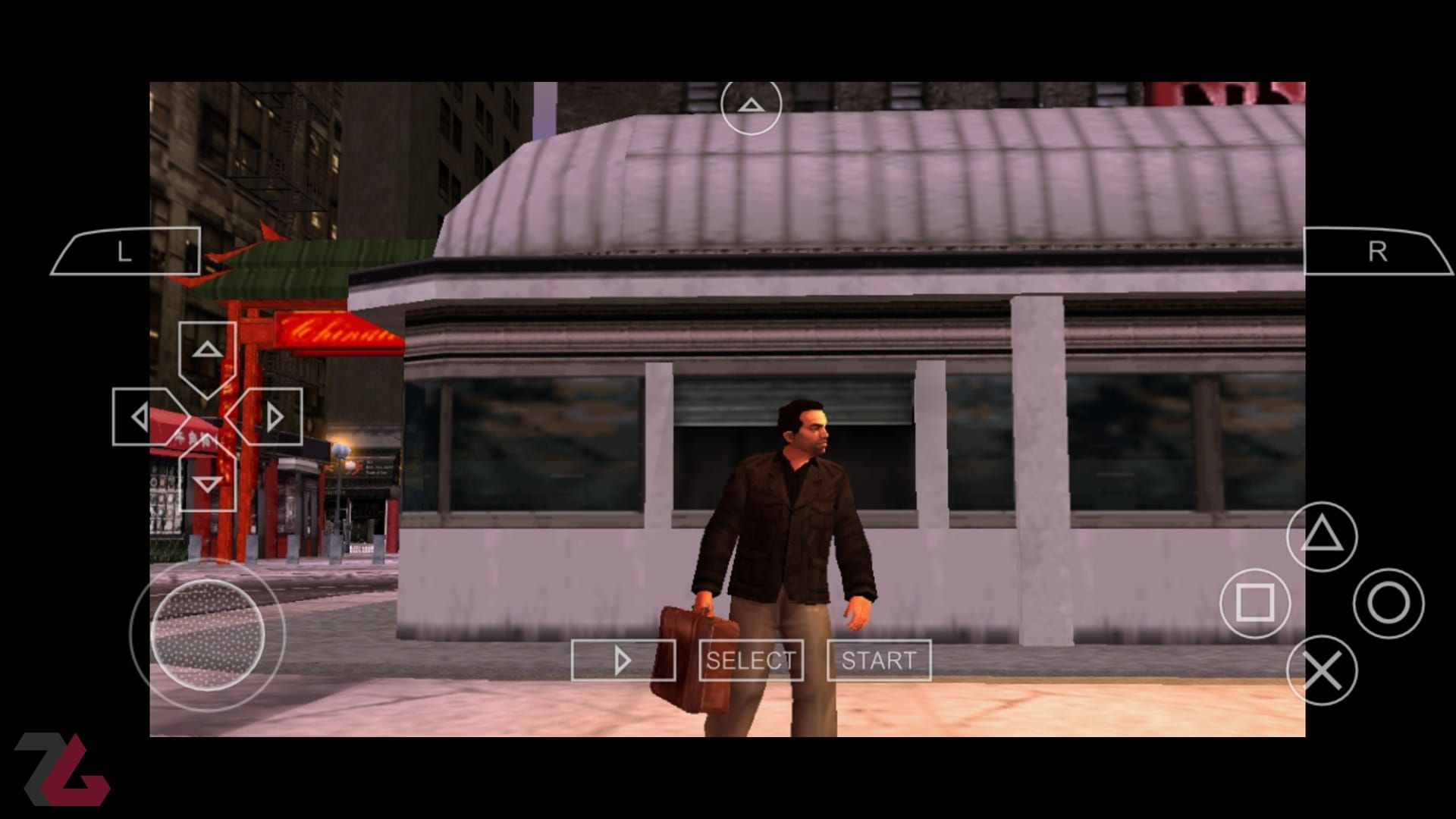This screenshot has width=1456, height=819.
Task: Tap the D-pad left arrow
Action: 140,416
